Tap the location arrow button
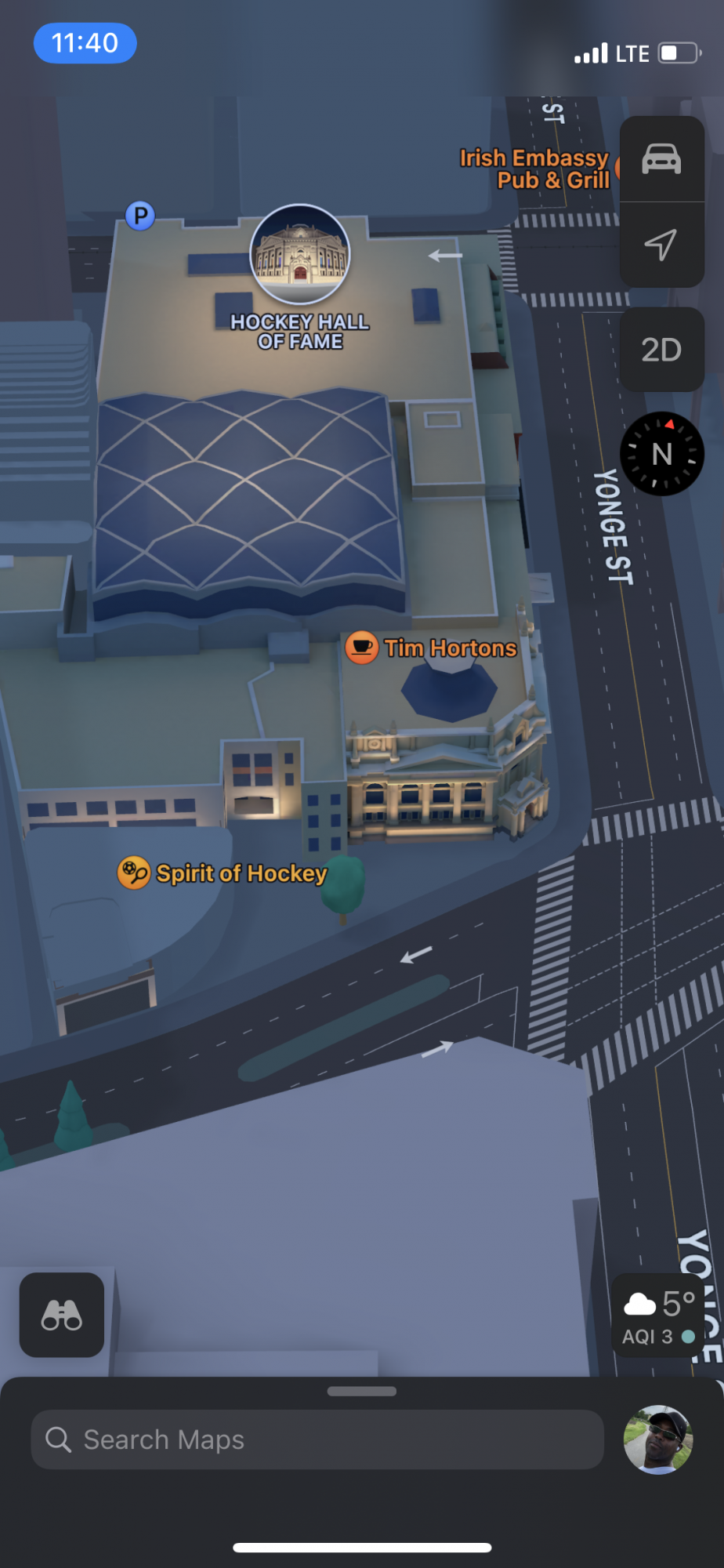The height and width of the screenshot is (1568, 724). click(x=661, y=245)
